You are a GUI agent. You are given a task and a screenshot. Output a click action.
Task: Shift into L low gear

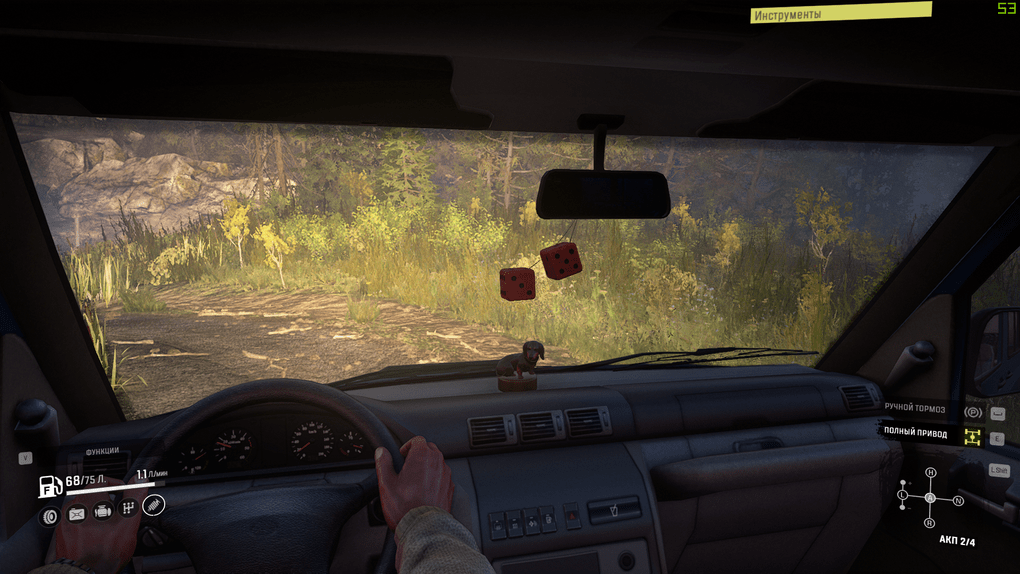pyautogui.click(x=903, y=494)
